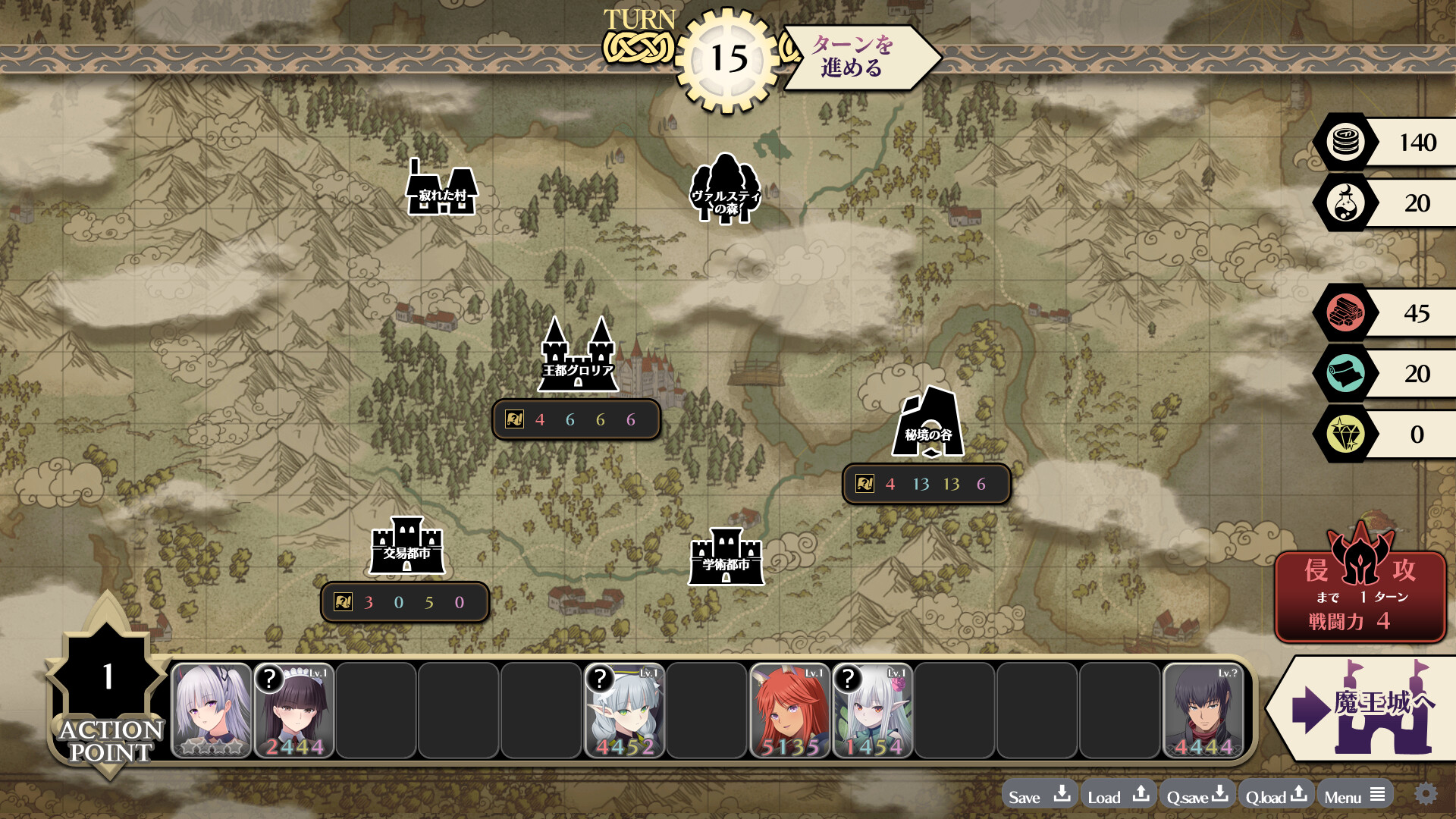Select the black-haired maid portrait
Image resolution: width=1456 pixels, height=819 pixels.
coord(294,711)
